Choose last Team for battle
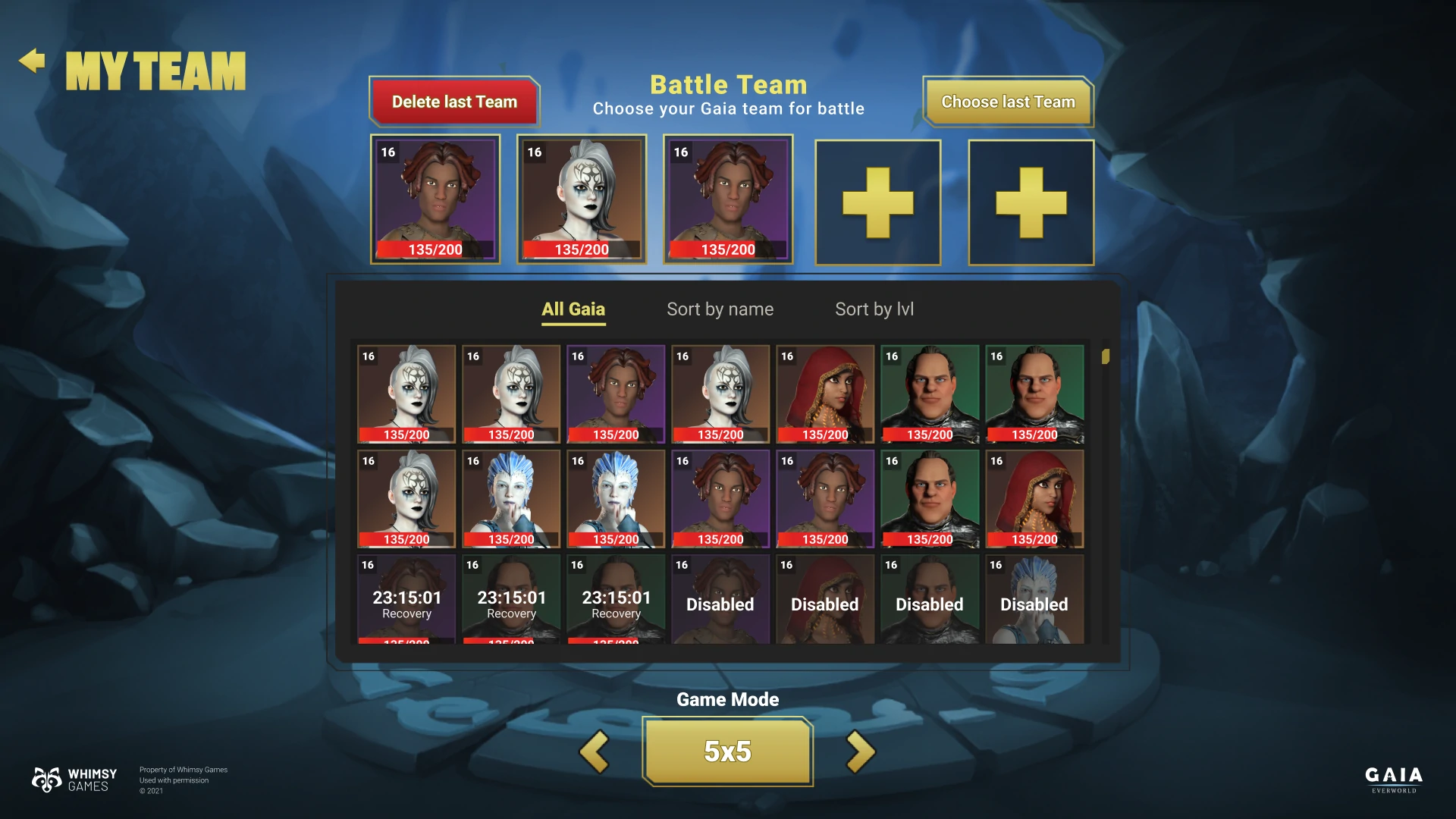Image resolution: width=1456 pixels, height=819 pixels. tap(1008, 102)
